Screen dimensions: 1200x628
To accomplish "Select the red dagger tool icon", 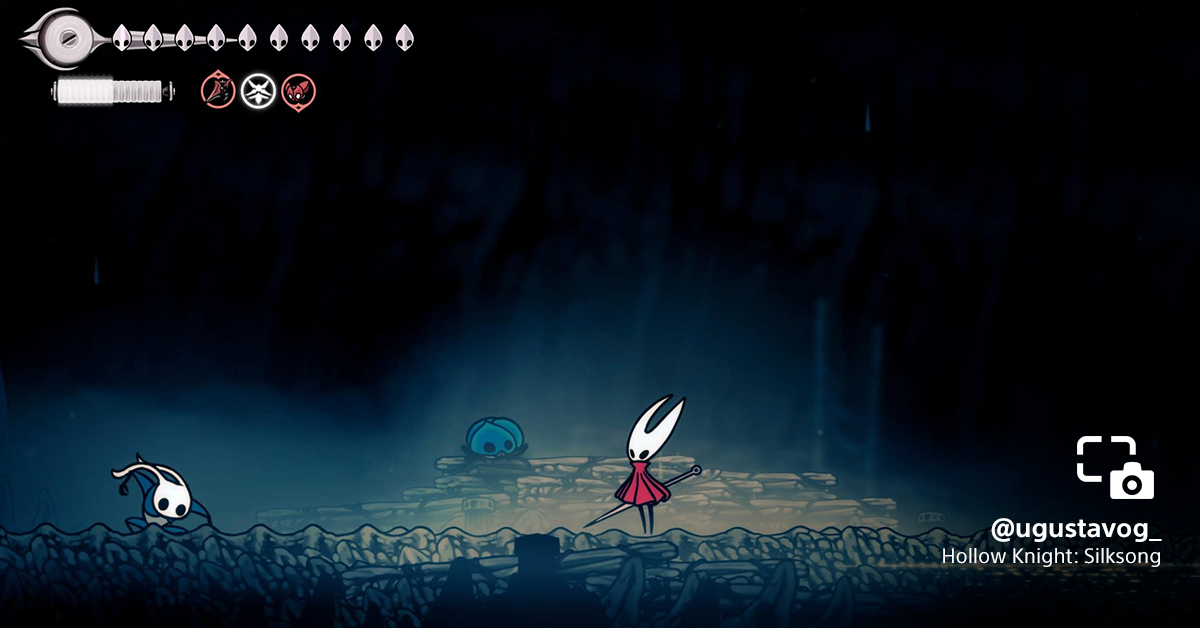I will click(x=217, y=91).
